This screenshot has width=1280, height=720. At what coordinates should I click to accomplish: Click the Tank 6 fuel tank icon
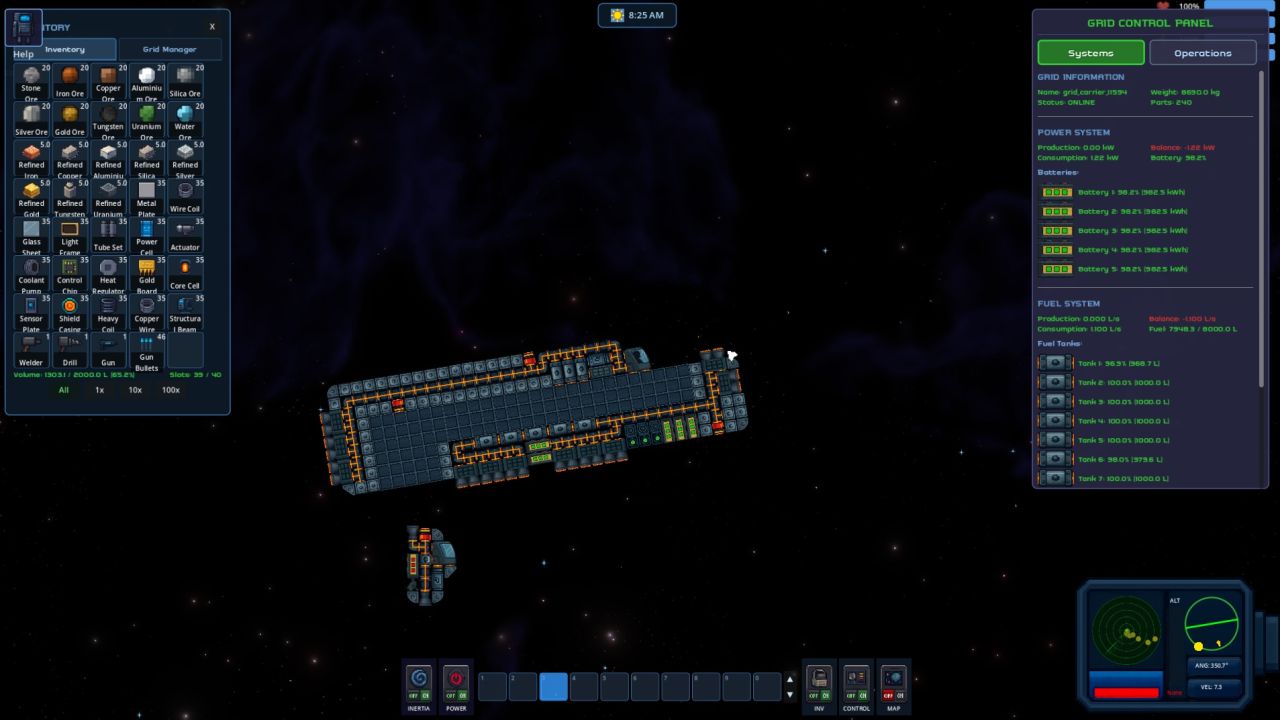point(1056,459)
